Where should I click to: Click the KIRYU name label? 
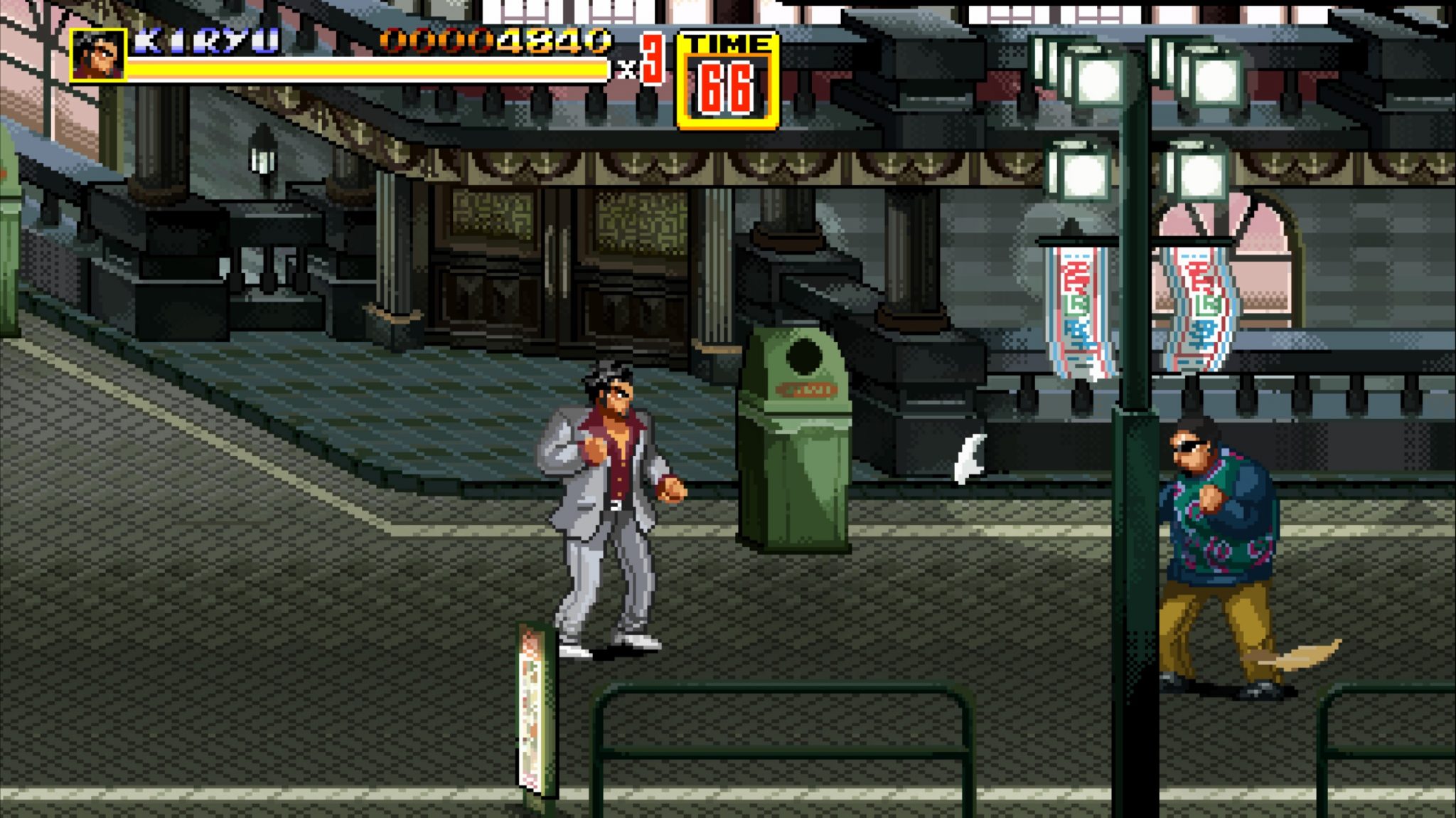coord(206,41)
